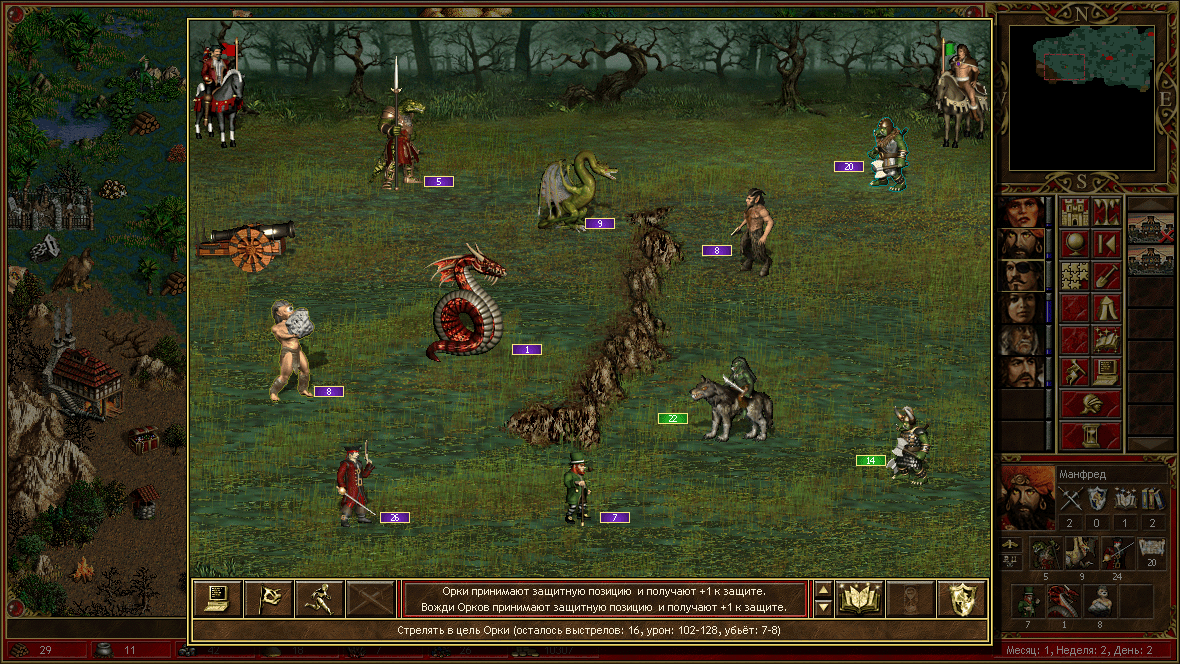Click the hourglass wait button in combat bar
Screen dimensions: 1180x664
911,598
